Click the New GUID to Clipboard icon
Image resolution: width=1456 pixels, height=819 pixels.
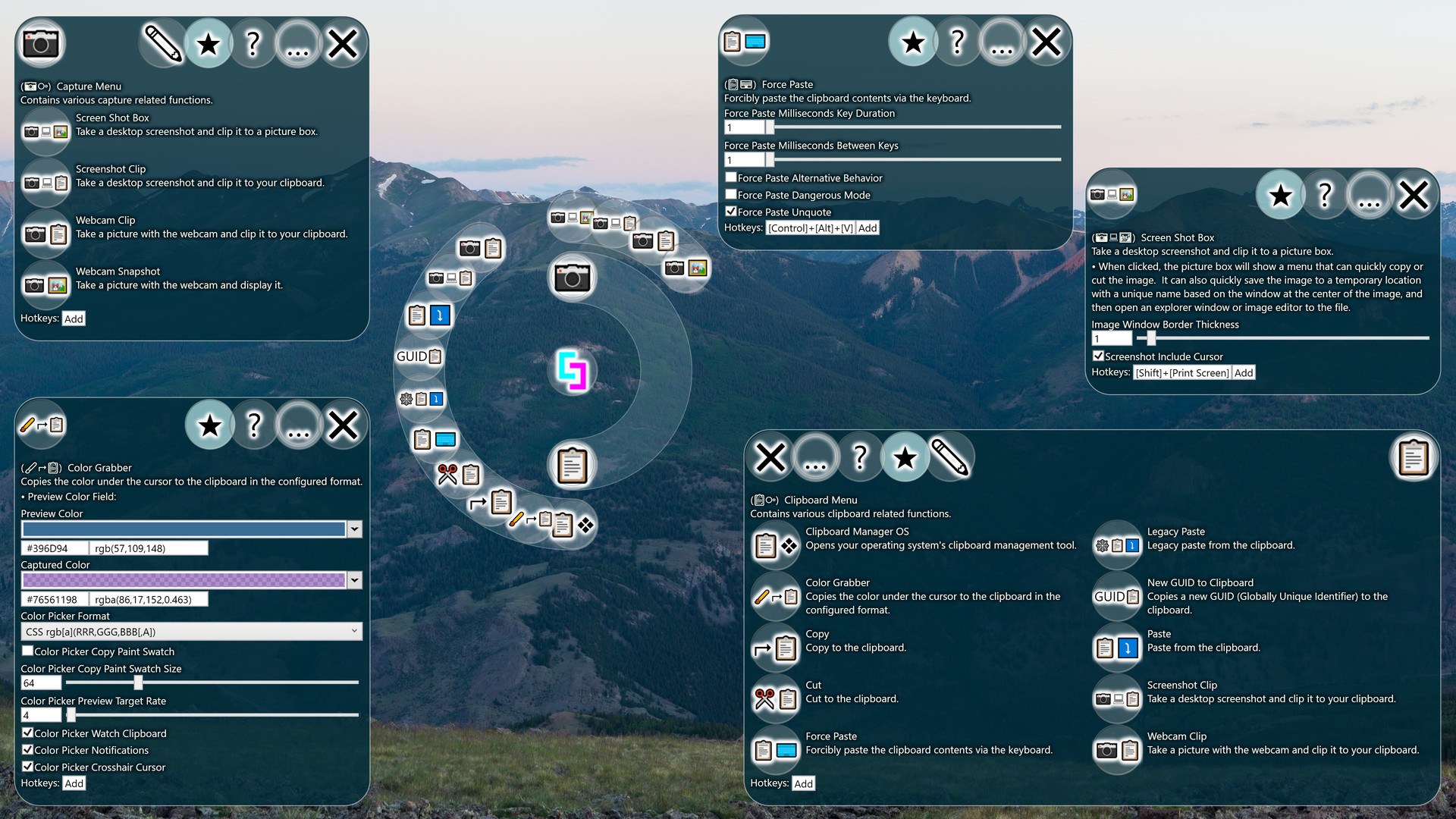[1116, 597]
